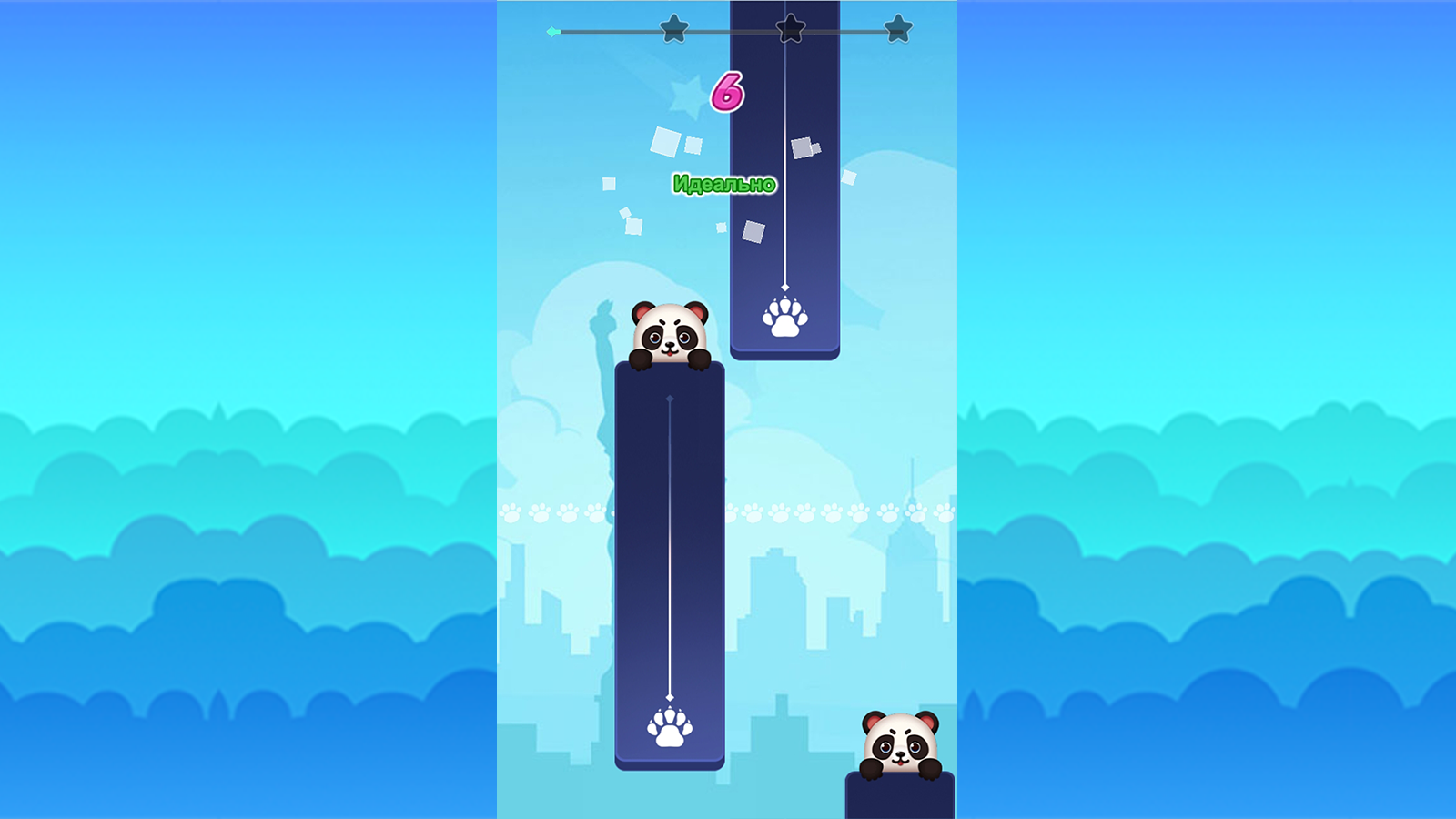
Task: Tap the white paw icon on the upper tile
Action: click(x=785, y=318)
